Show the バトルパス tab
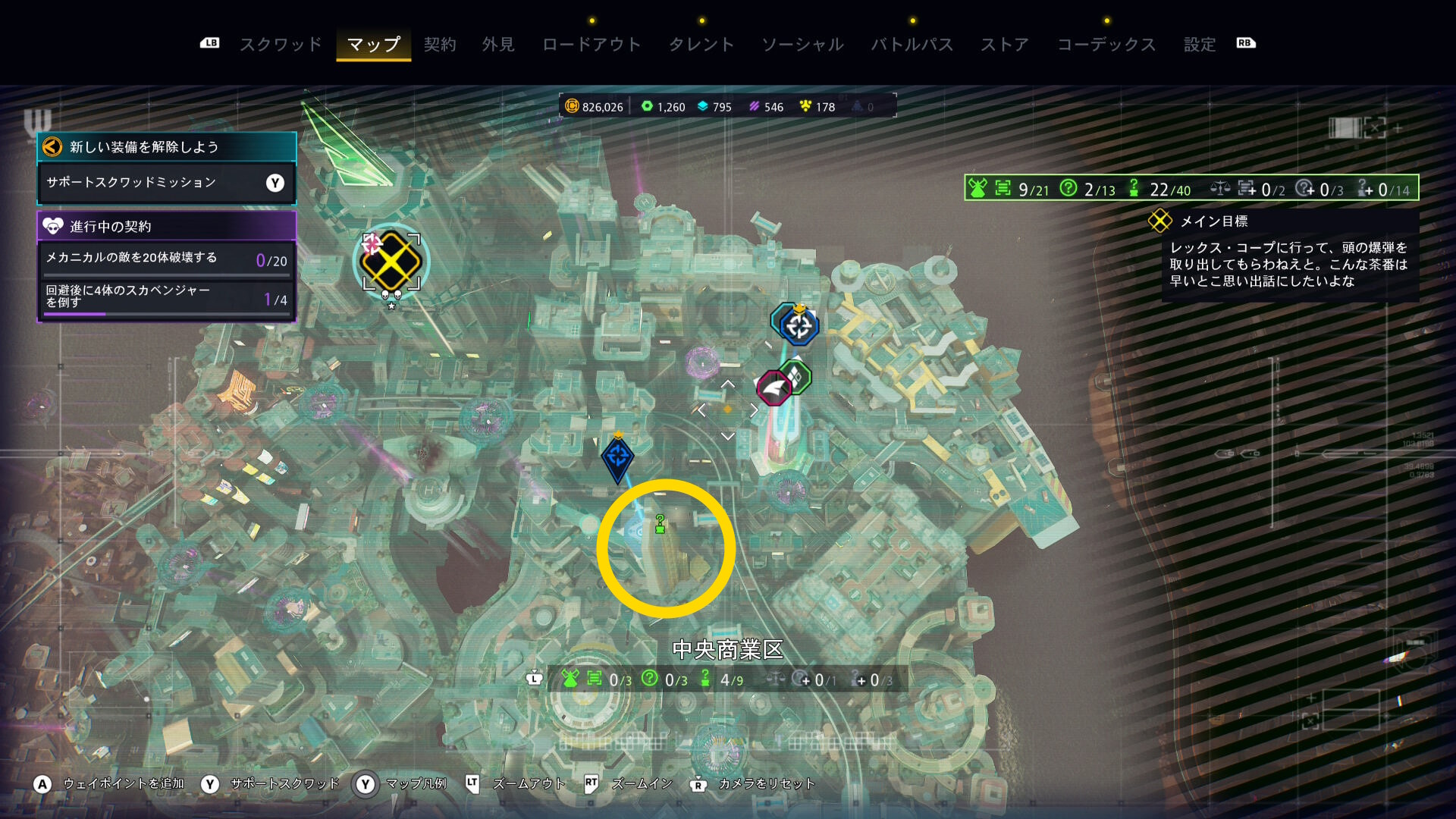 912,45
